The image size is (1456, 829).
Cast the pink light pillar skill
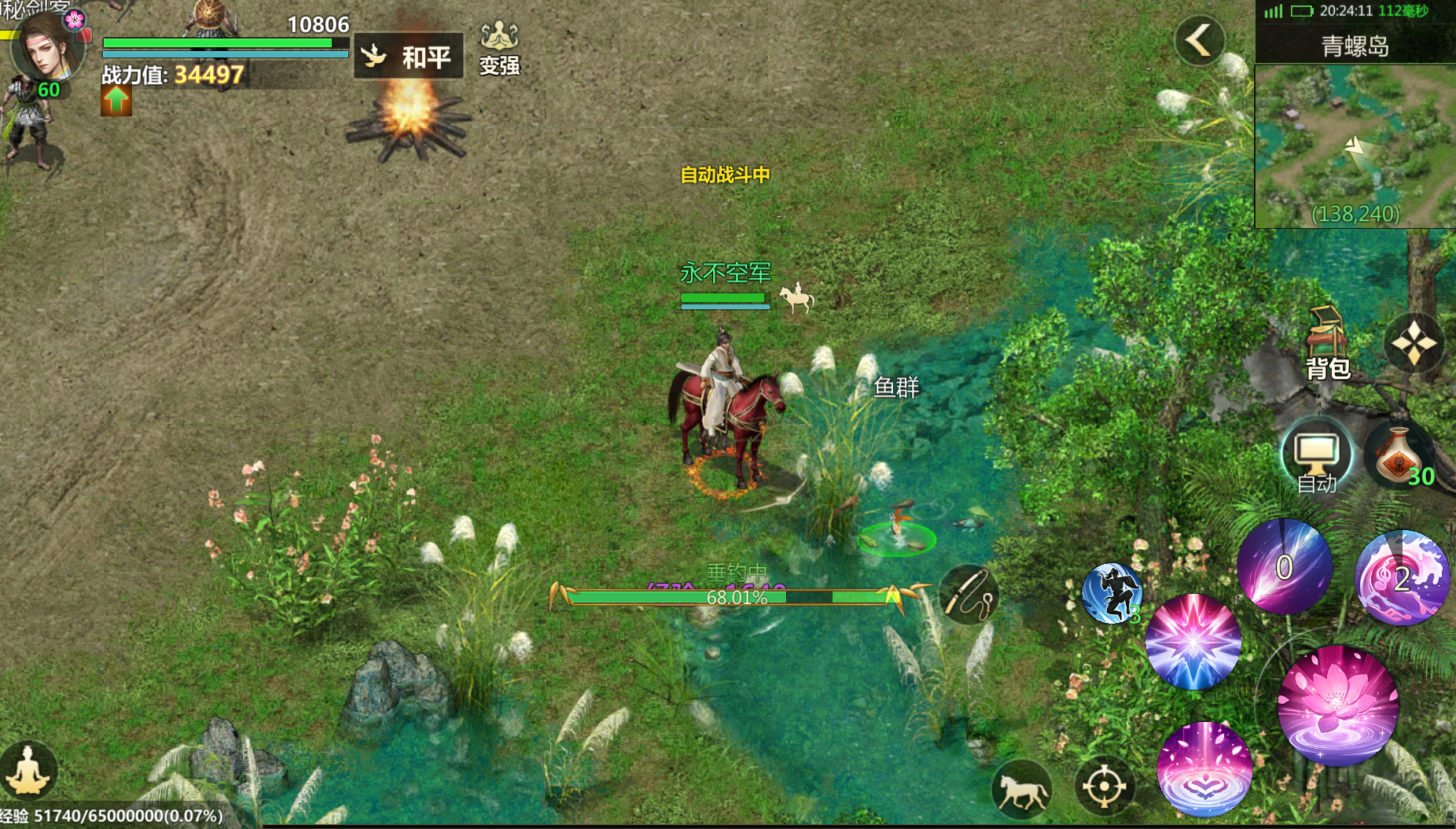tap(1204, 768)
